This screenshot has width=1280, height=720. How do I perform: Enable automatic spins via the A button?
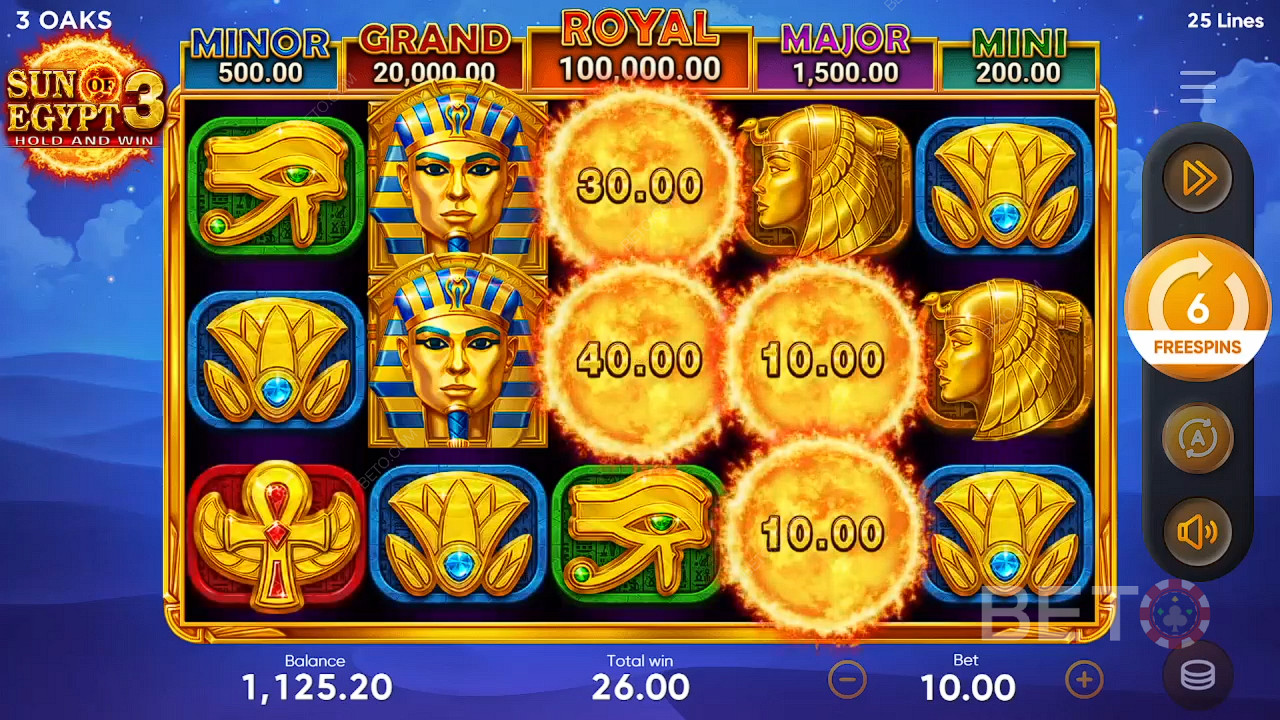(x=1197, y=437)
